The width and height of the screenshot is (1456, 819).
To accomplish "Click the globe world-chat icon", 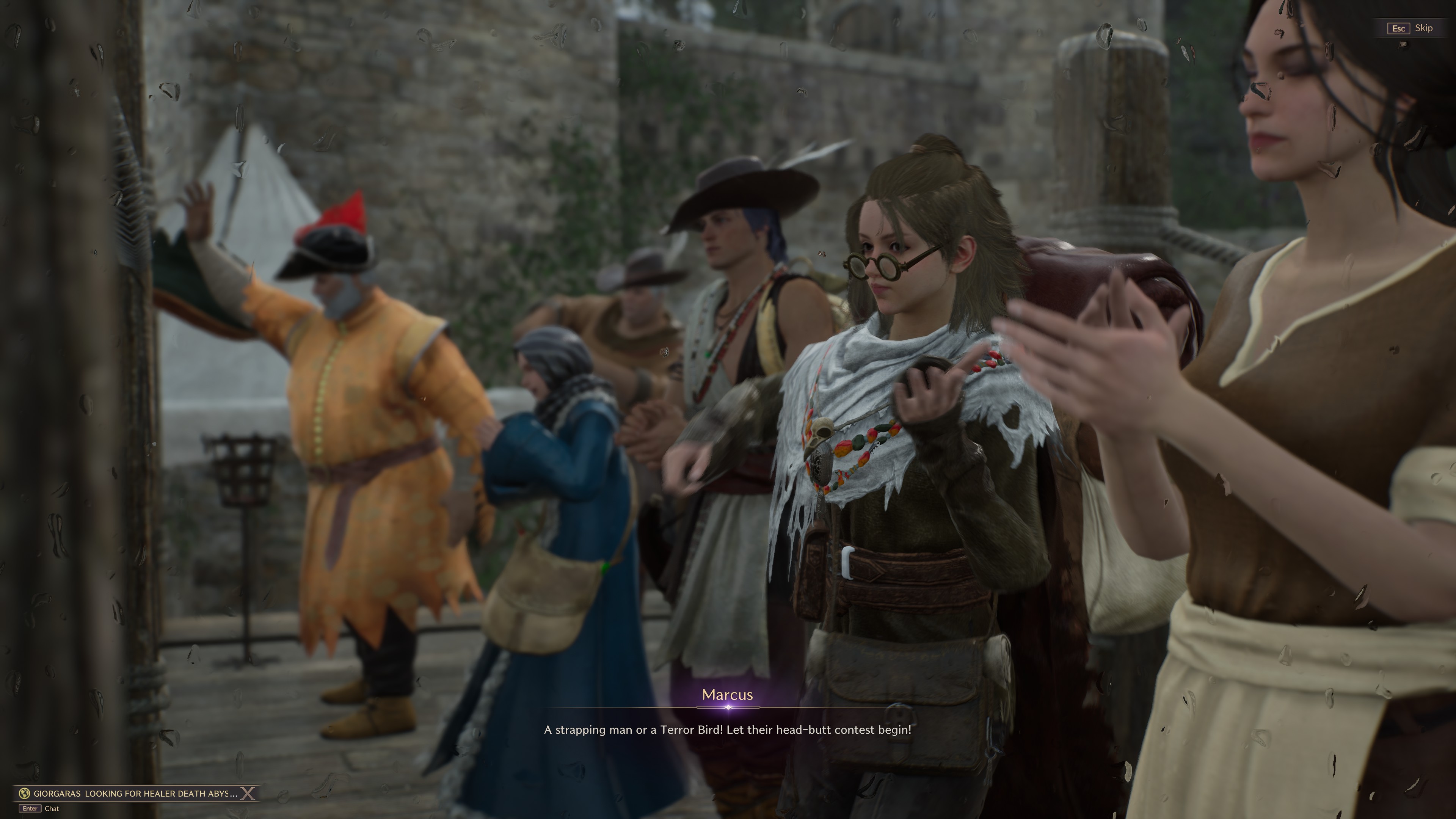I will pos(24,794).
